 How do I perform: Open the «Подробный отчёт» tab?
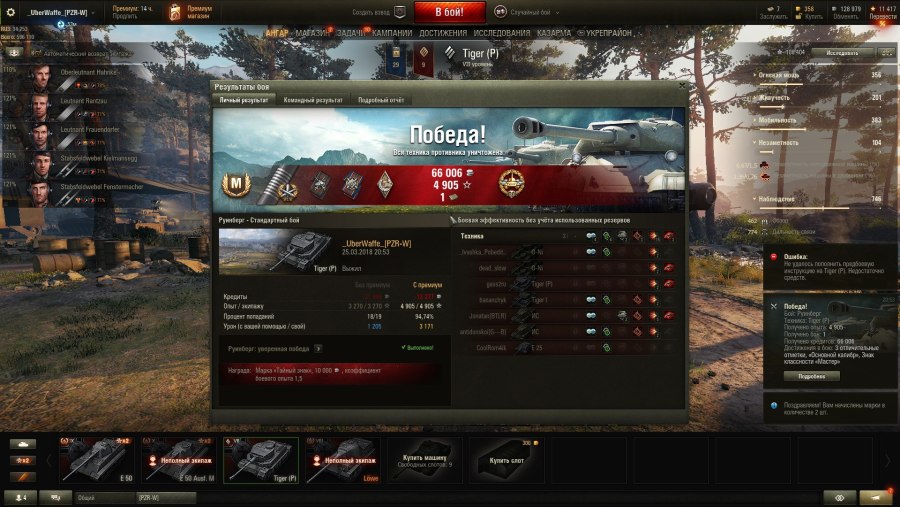tap(380, 100)
